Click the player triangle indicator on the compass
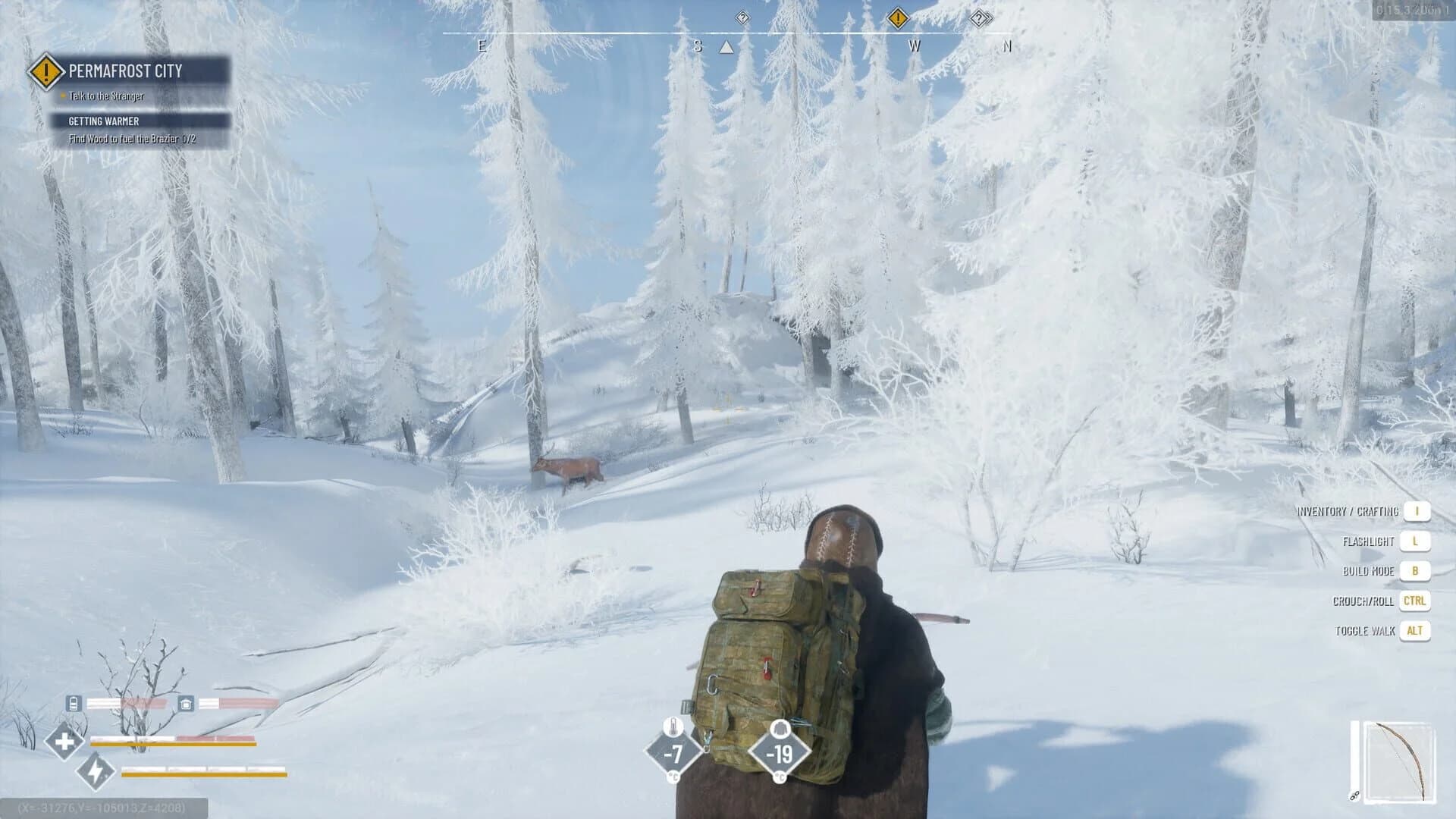This screenshot has width=1456, height=819. (726, 45)
